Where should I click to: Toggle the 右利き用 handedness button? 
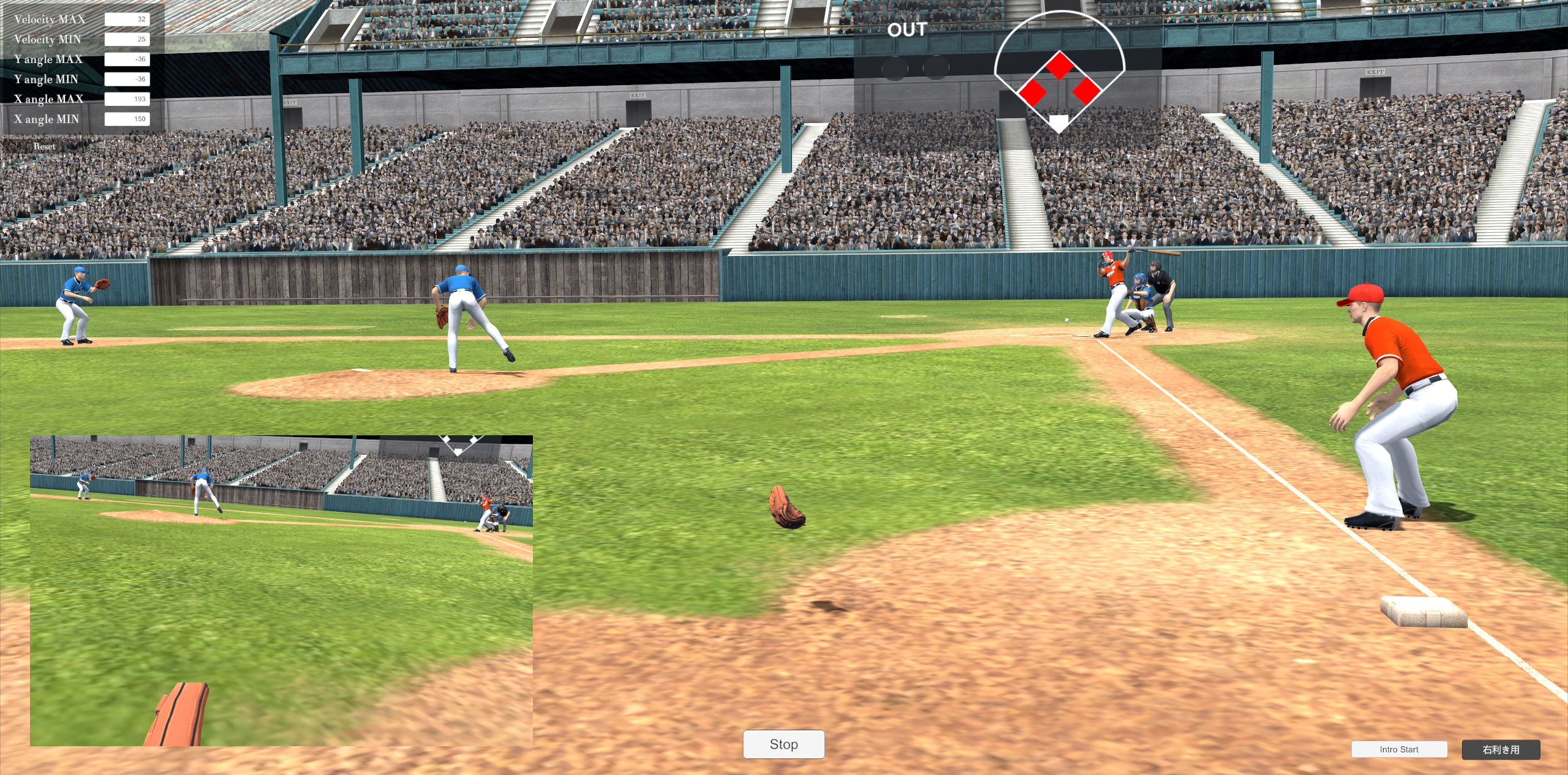(1500, 749)
